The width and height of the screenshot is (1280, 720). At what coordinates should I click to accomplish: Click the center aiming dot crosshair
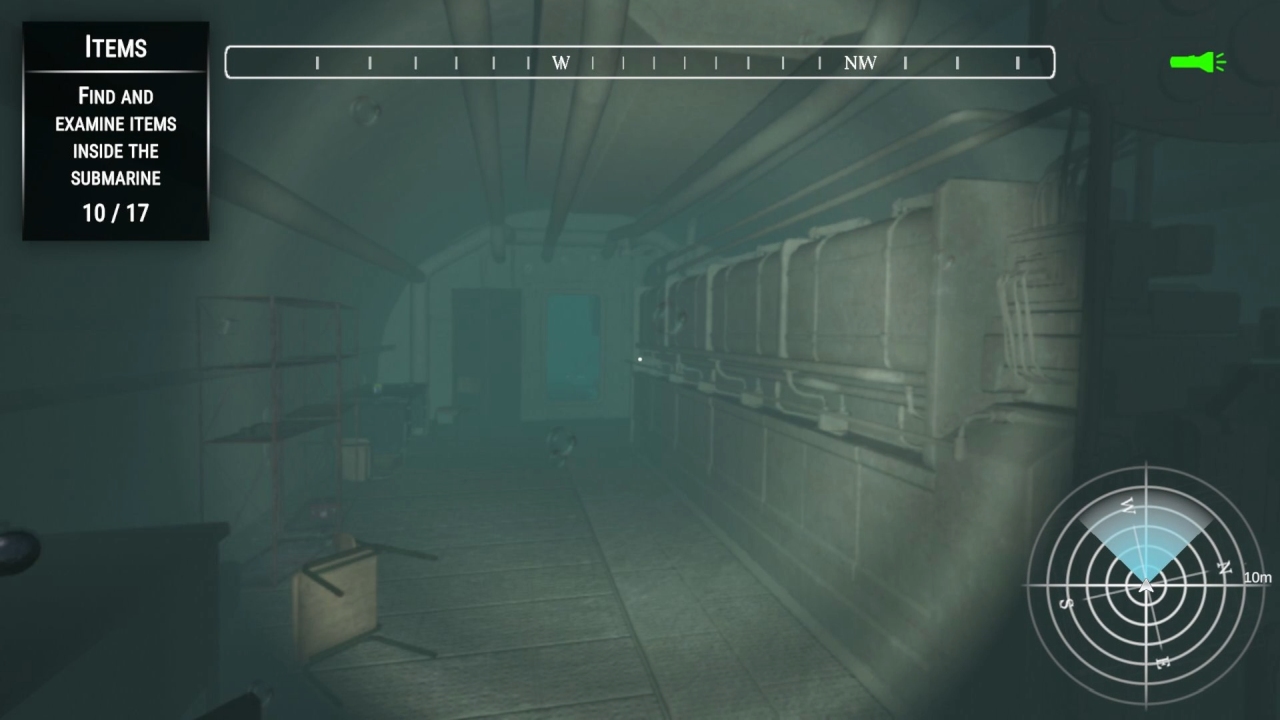pyautogui.click(x=639, y=358)
